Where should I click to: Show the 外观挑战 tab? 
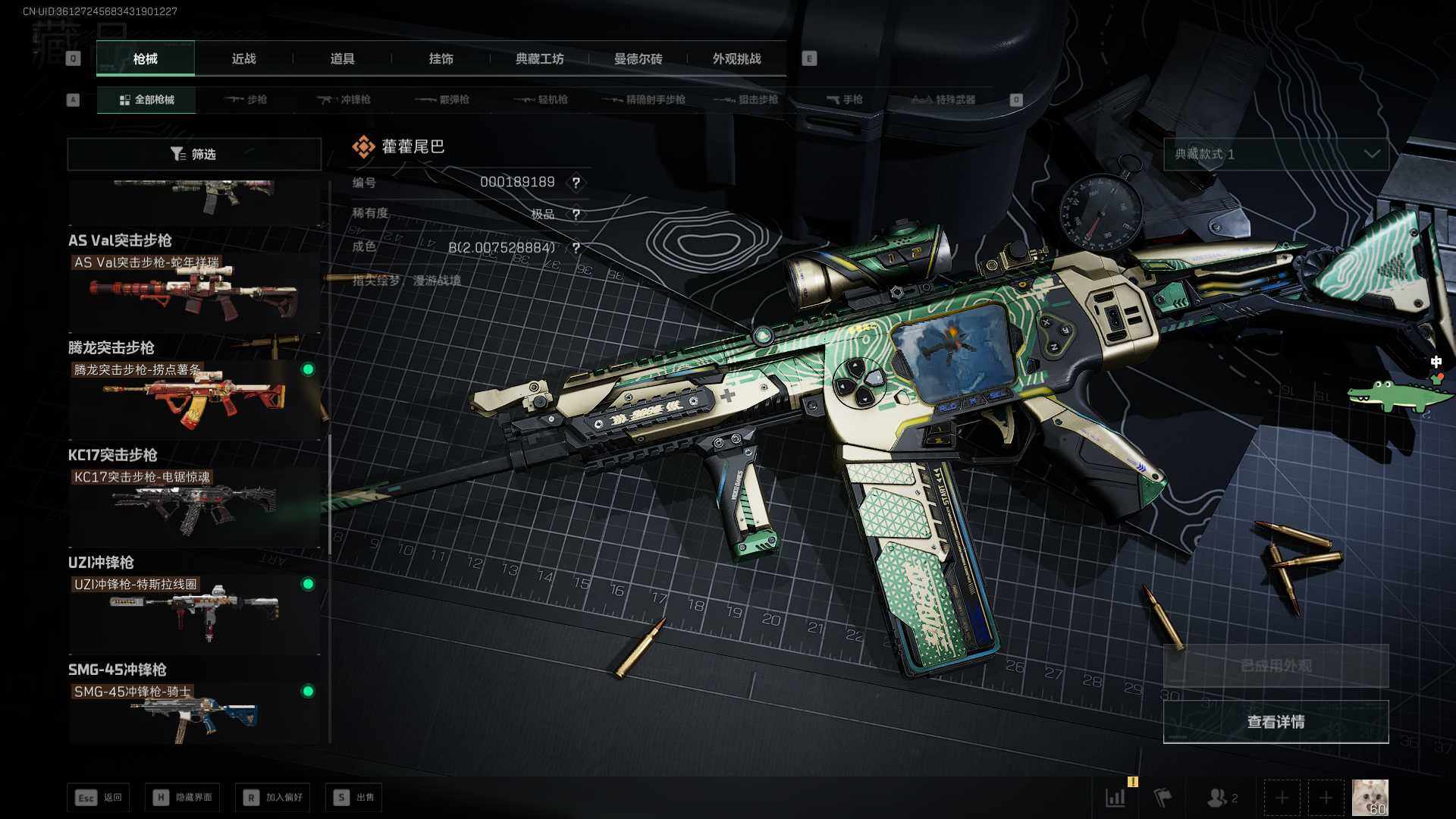click(736, 58)
